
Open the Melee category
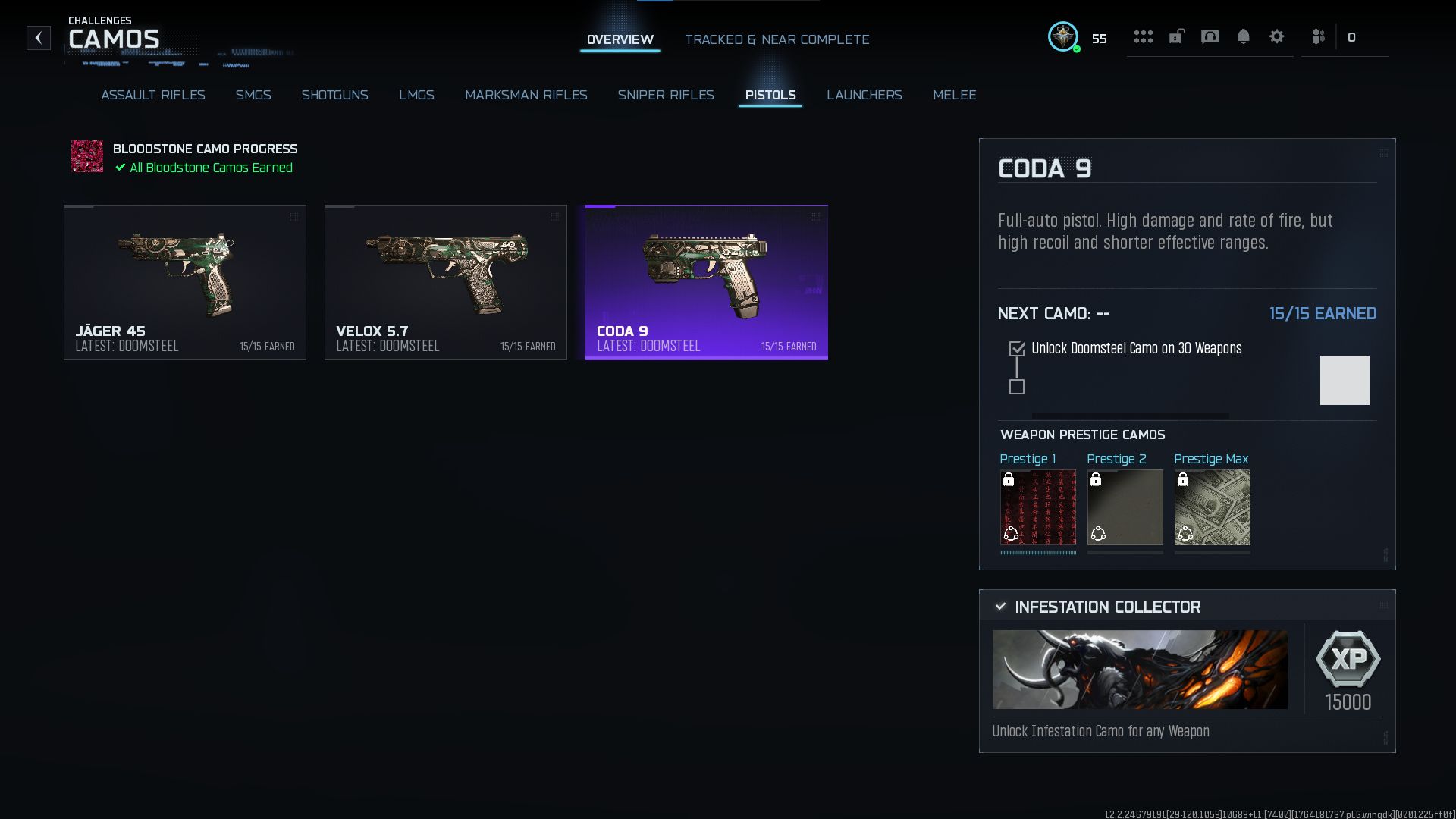954,95
